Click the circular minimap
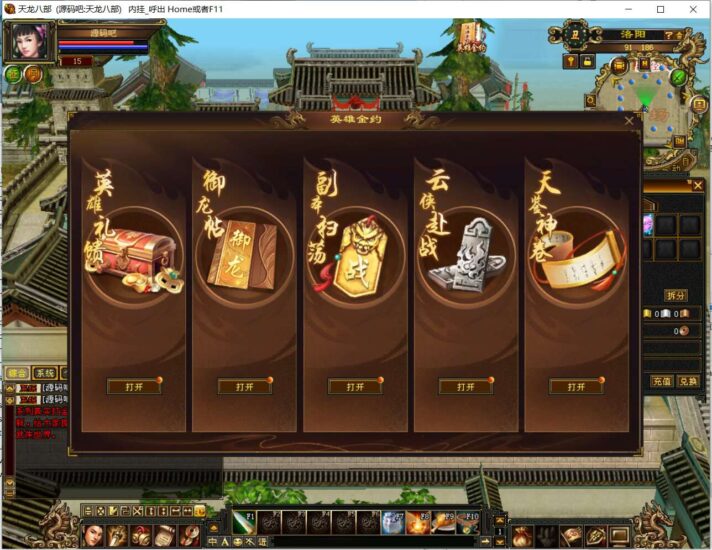The image size is (712, 550). pyautogui.click(x=647, y=98)
